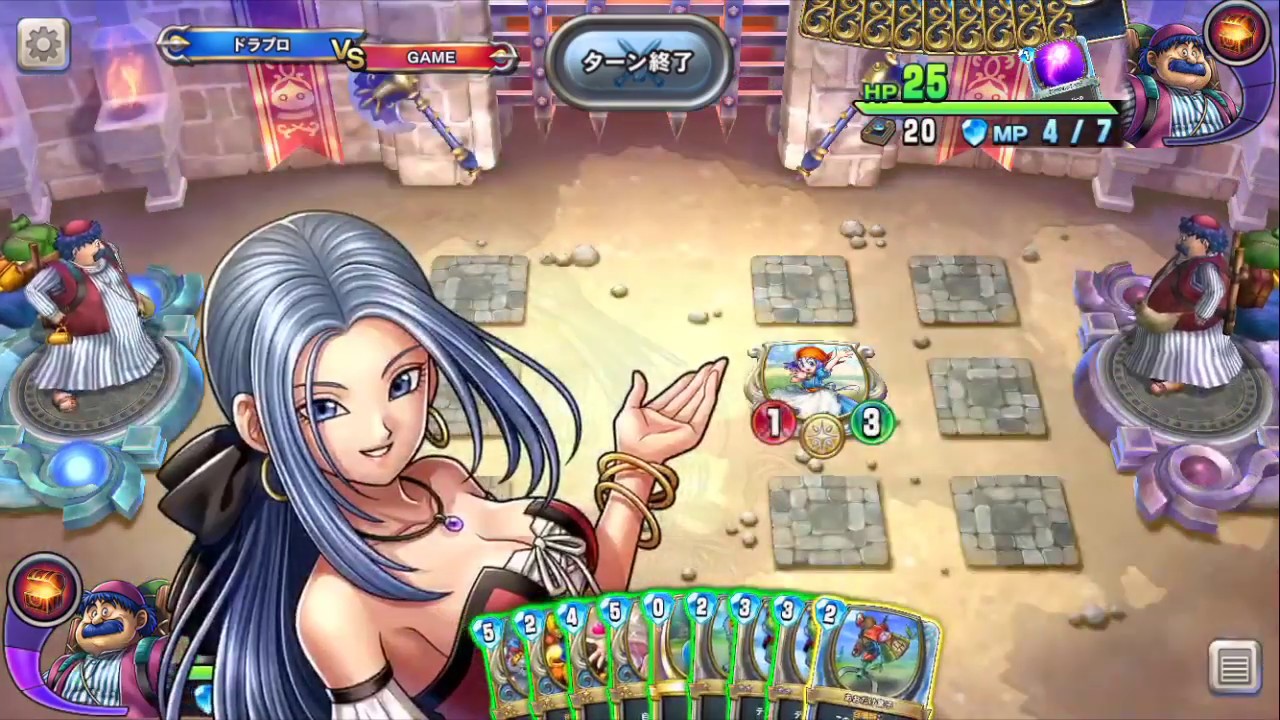Click the flaming orb emblem top-right corner
Image resolution: width=1280 pixels, height=720 pixels.
pyautogui.click(x=1237, y=33)
